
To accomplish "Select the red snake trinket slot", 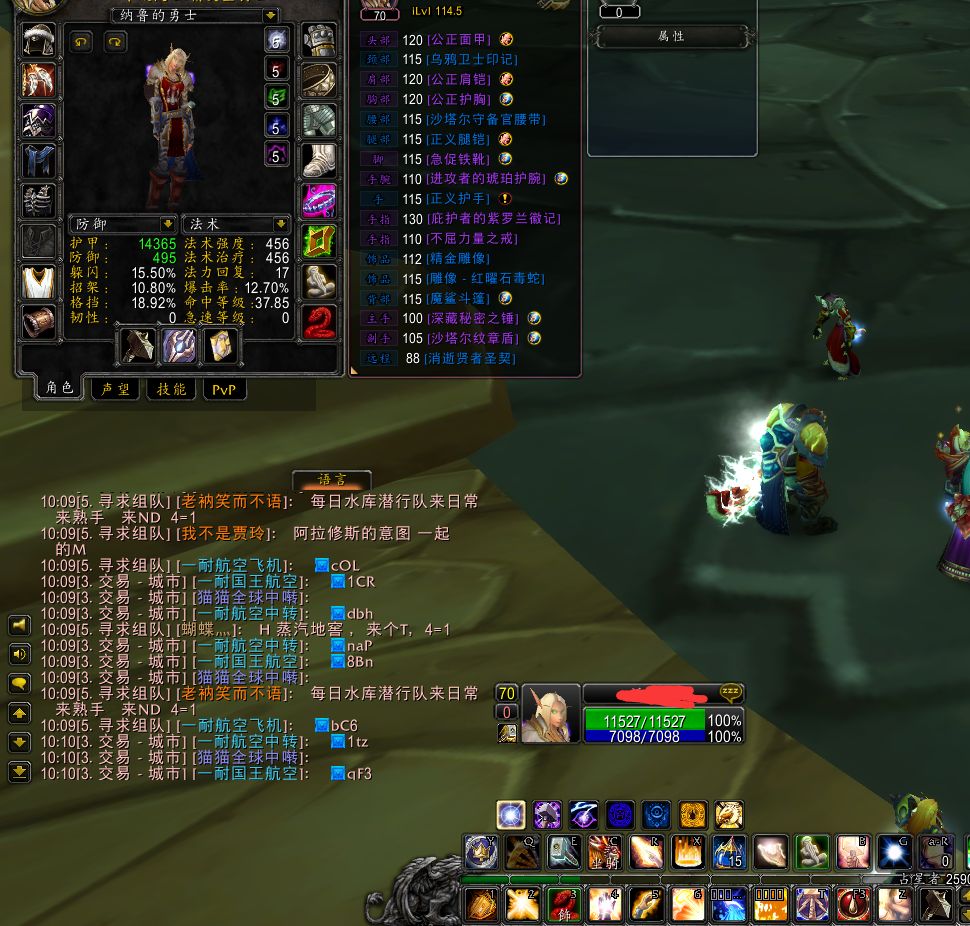I will (x=319, y=322).
